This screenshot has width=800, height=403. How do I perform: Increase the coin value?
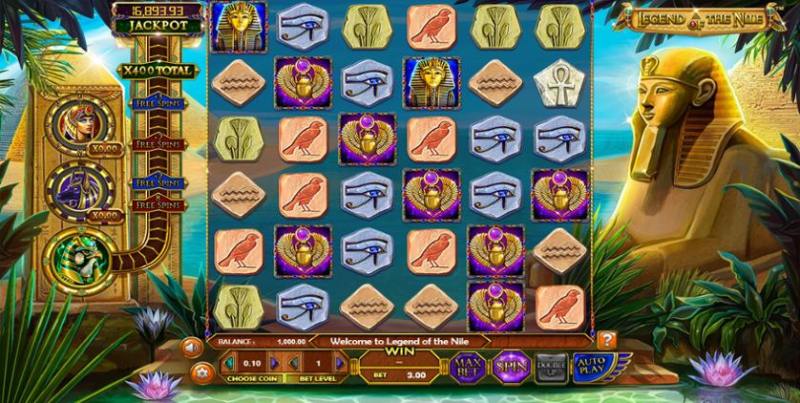273,363
